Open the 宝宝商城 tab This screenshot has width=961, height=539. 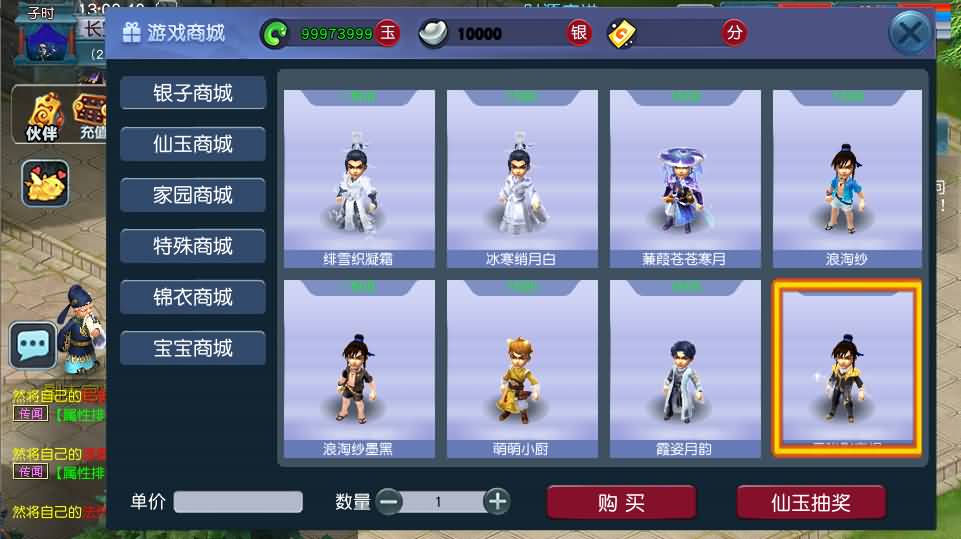[193, 348]
